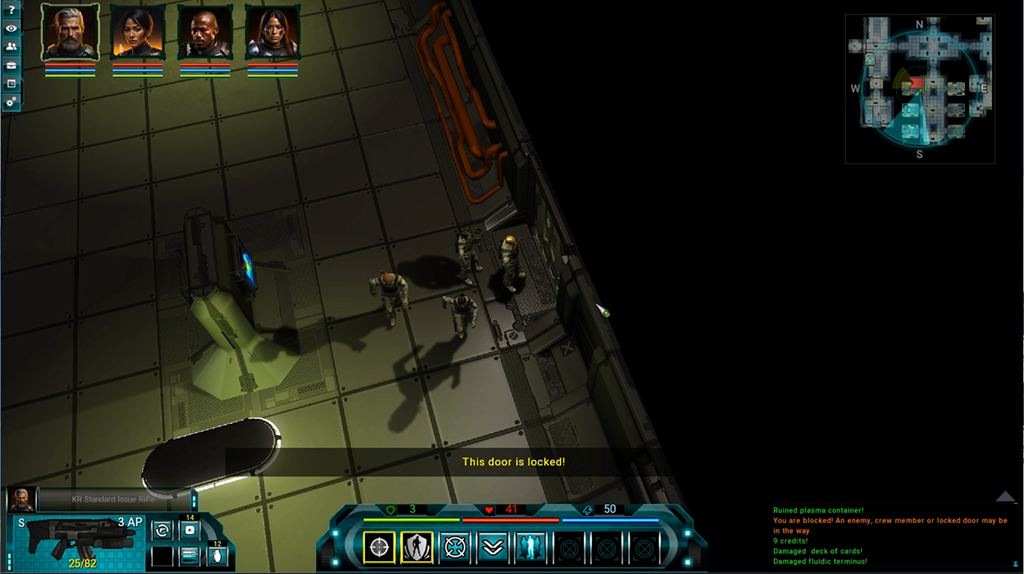
Task: Activate the shielded soldier defend ability
Action: [x=417, y=547]
